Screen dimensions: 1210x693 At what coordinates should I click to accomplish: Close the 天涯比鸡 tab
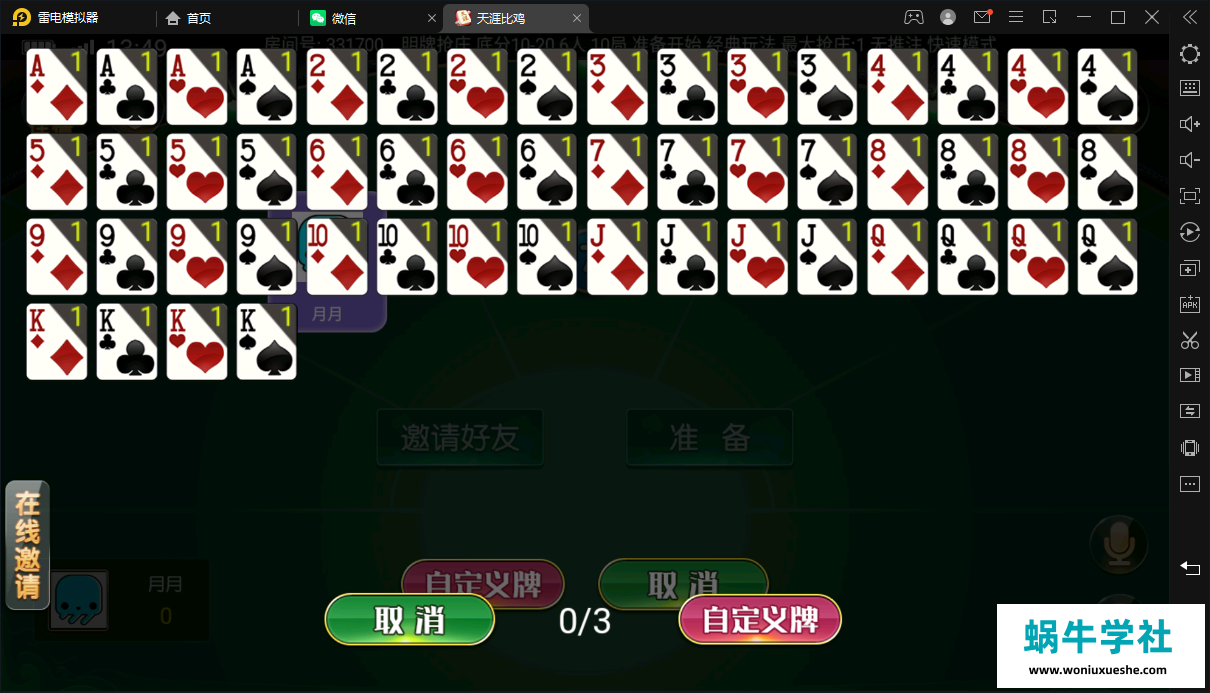coord(576,18)
